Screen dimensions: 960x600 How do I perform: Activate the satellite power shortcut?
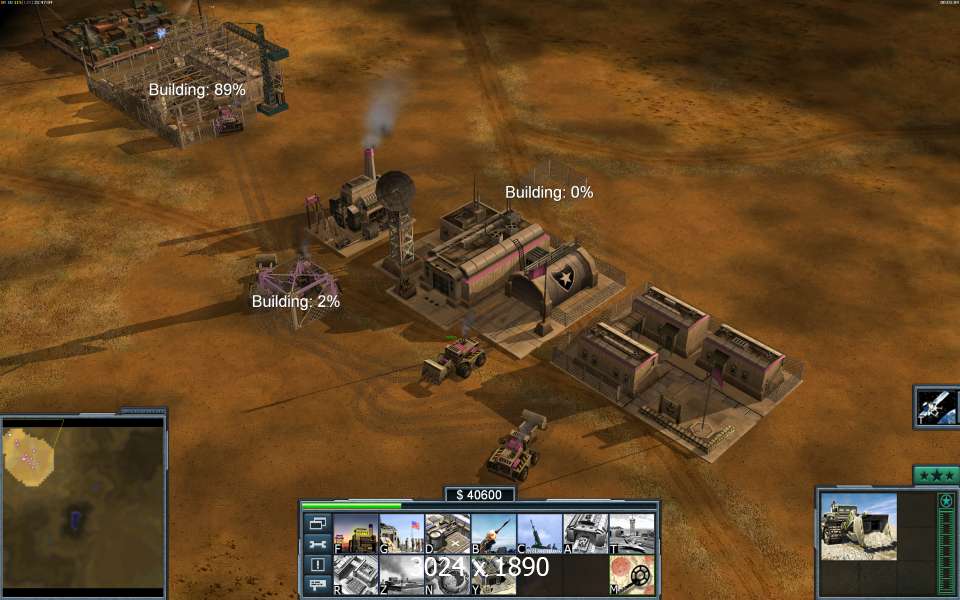point(938,407)
